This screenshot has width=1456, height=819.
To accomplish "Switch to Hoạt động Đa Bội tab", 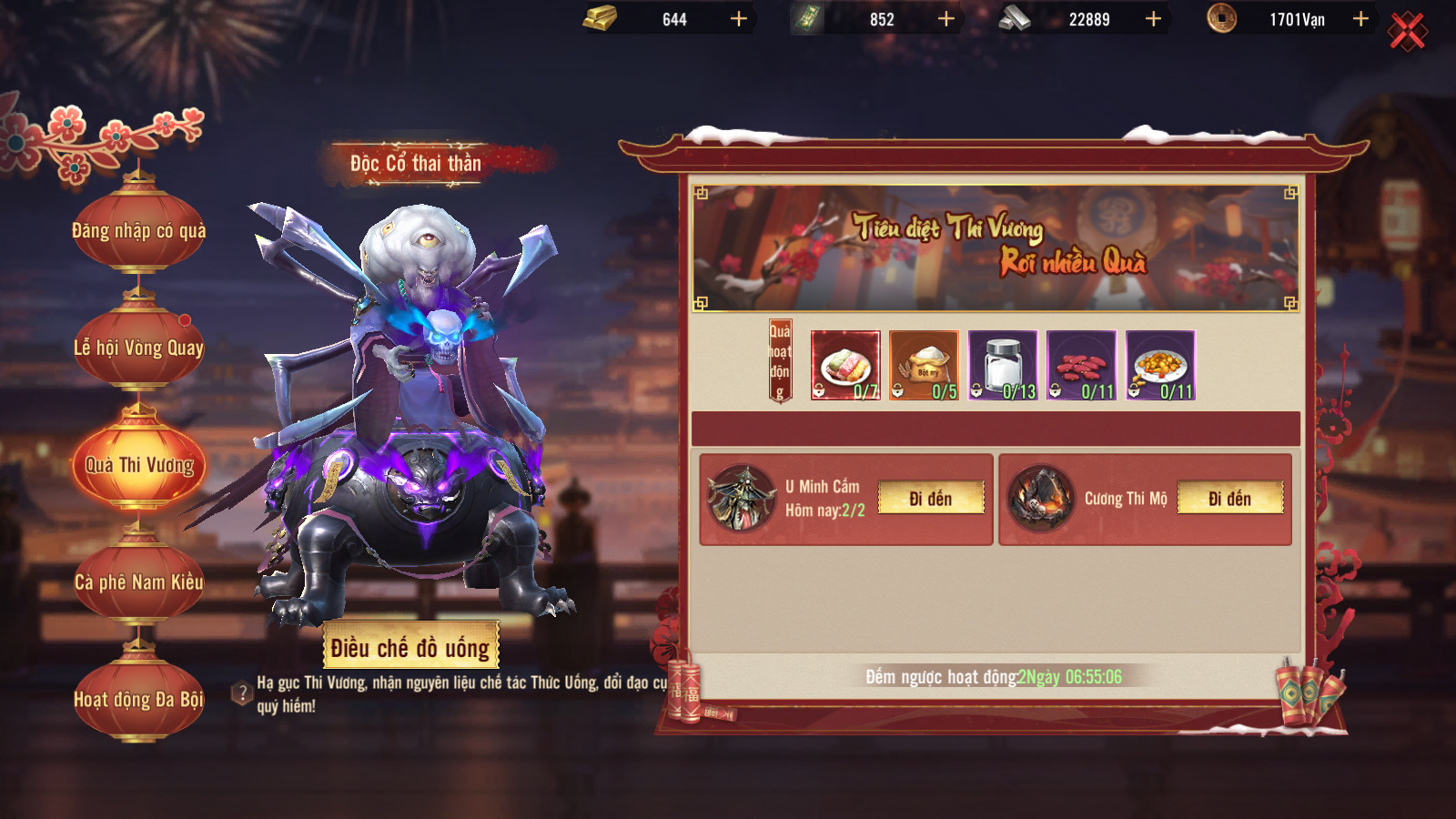I will coord(139,699).
